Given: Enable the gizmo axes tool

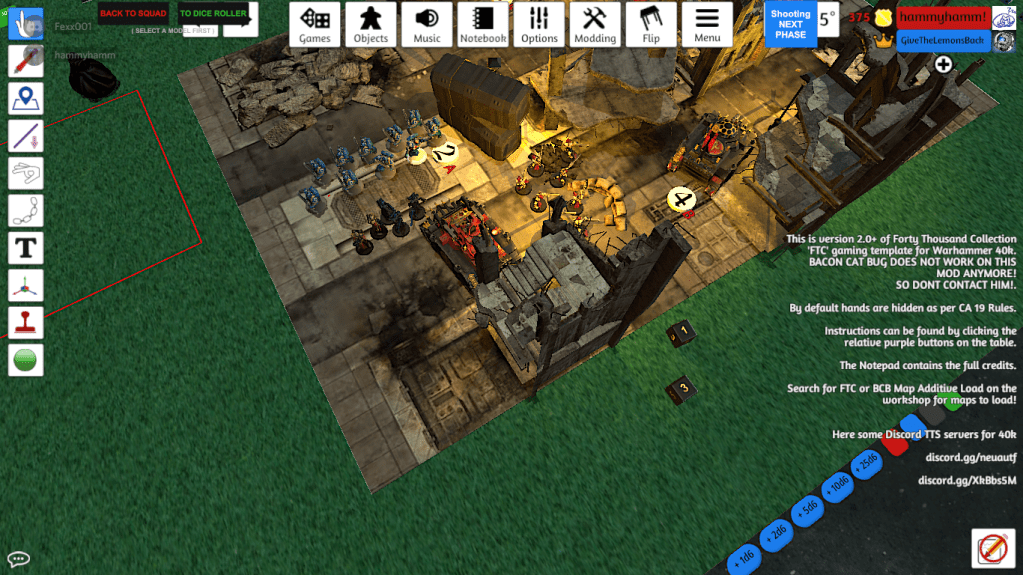Looking at the screenshot, I should click(25, 285).
